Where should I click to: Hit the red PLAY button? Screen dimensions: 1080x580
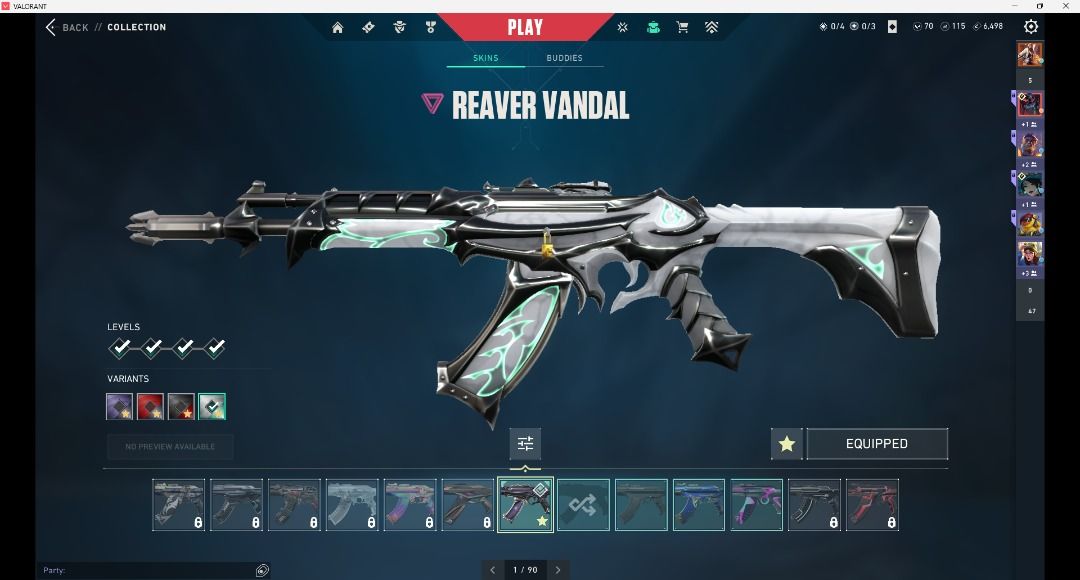tap(525, 27)
